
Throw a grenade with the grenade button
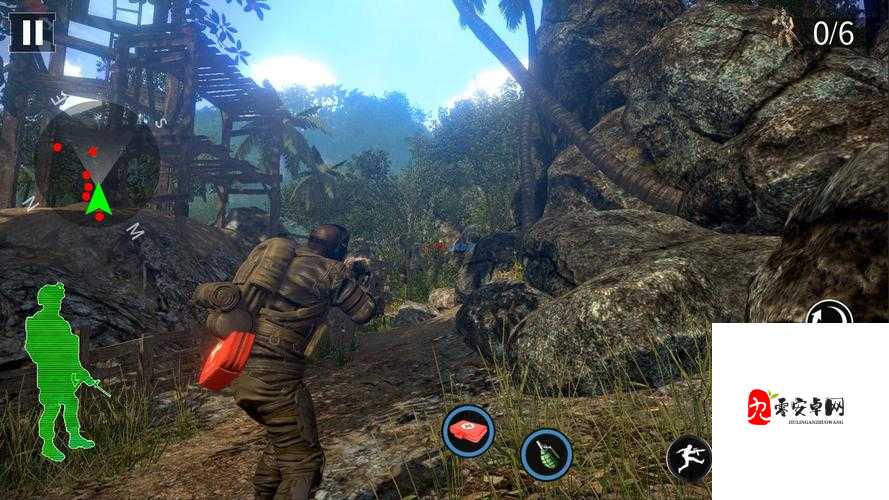(x=546, y=454)
